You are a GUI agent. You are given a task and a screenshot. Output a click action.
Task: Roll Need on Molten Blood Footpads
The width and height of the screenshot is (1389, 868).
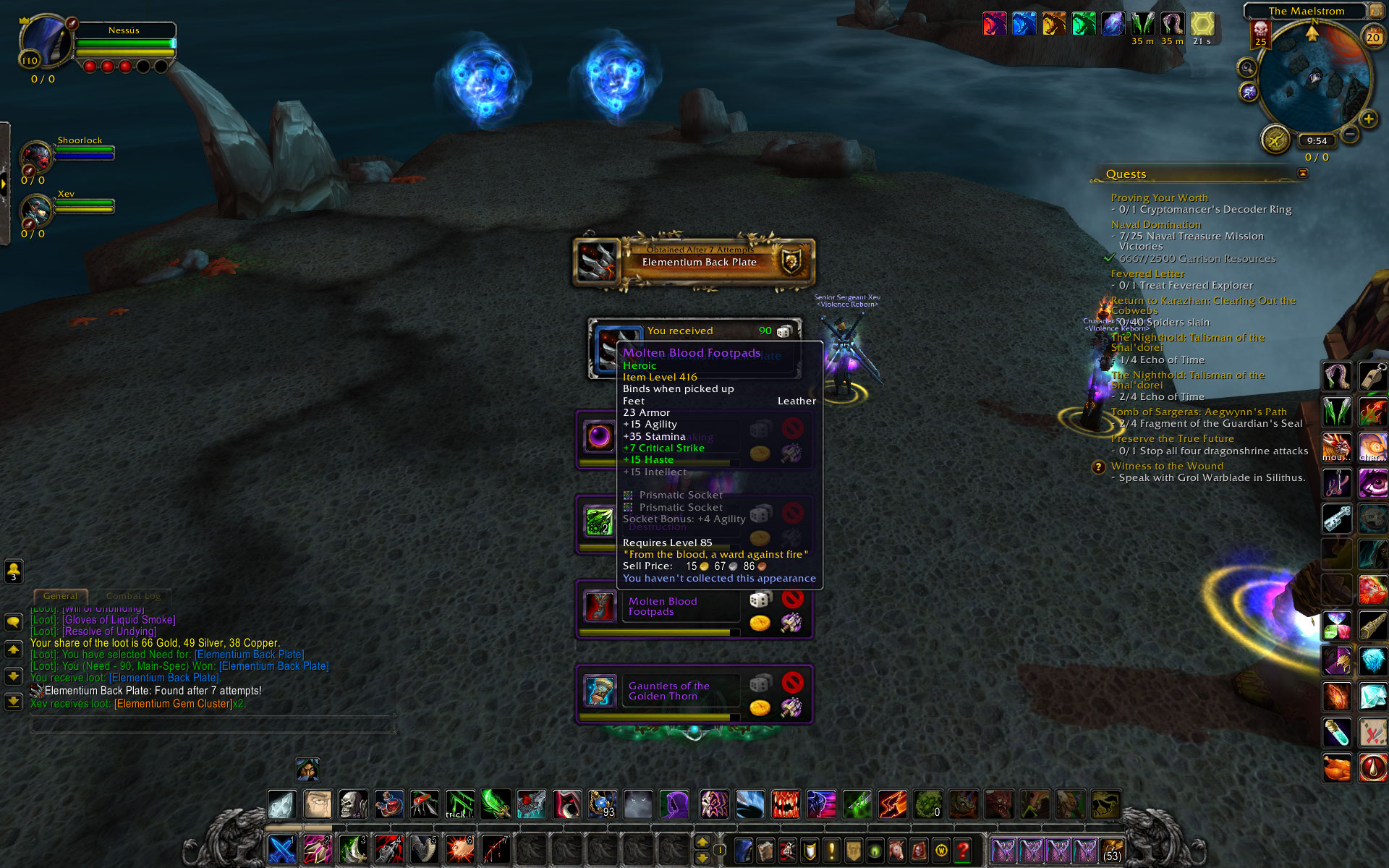tap(760, 600)
